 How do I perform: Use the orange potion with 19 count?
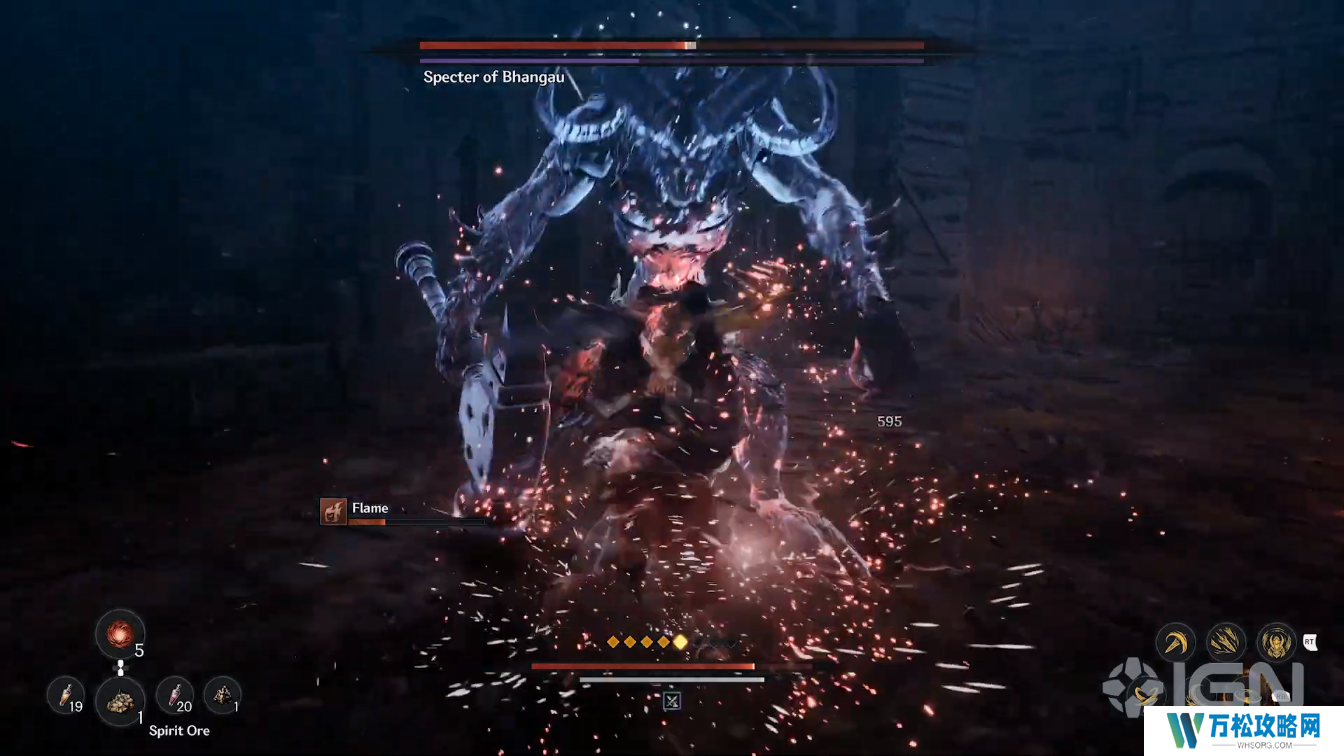click(x=66, y=695)
